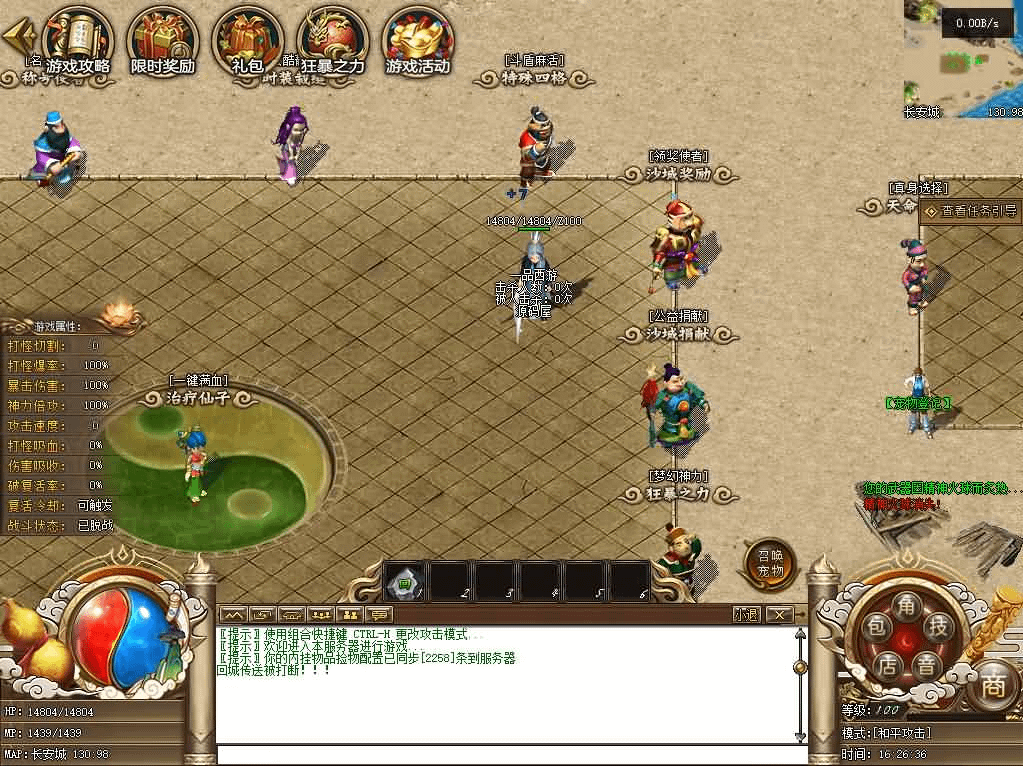Select hotbar slot 1 with the stone item

coord(406,581)
